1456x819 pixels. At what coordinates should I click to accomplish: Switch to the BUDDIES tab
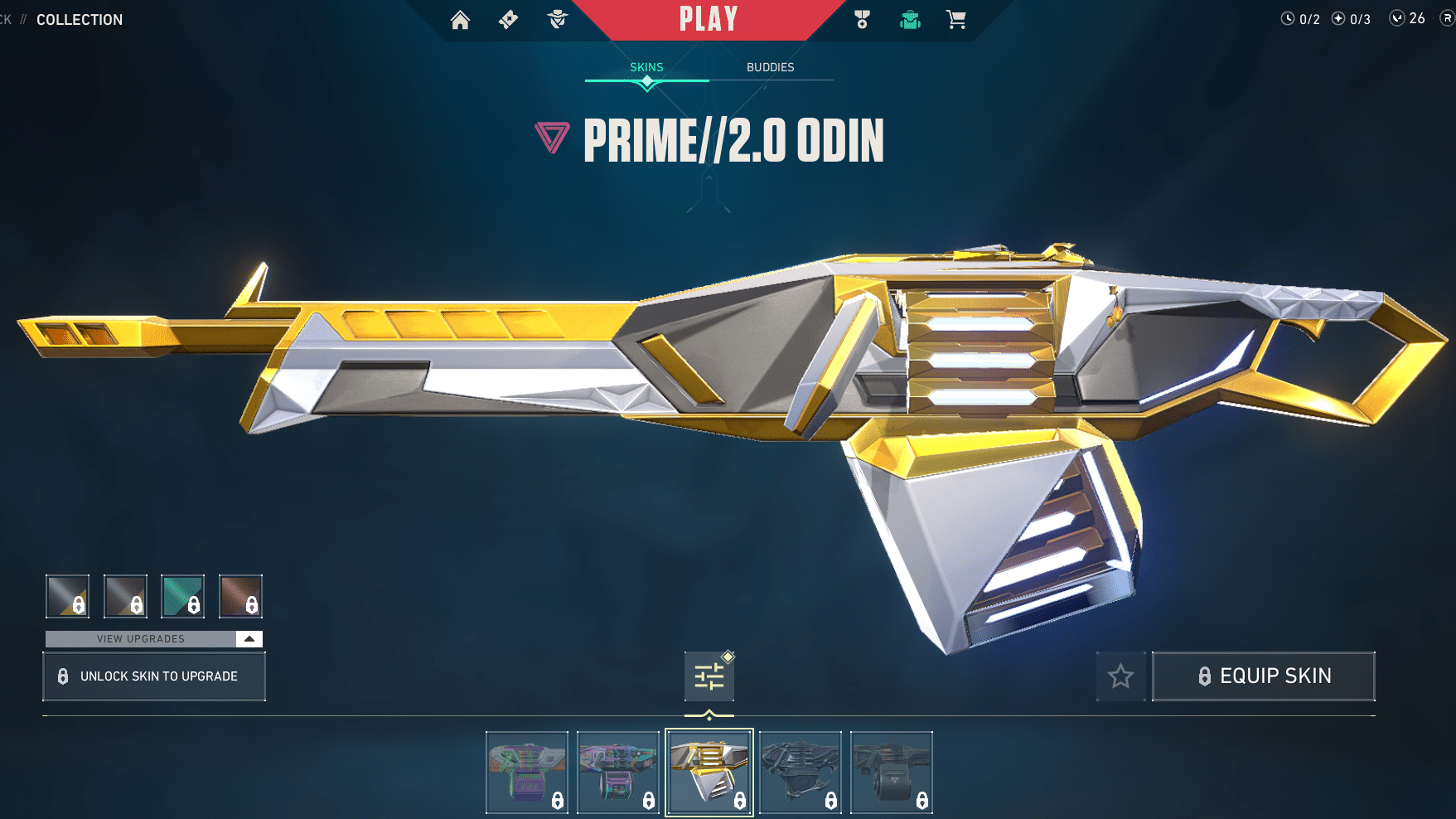coord(770,67)
